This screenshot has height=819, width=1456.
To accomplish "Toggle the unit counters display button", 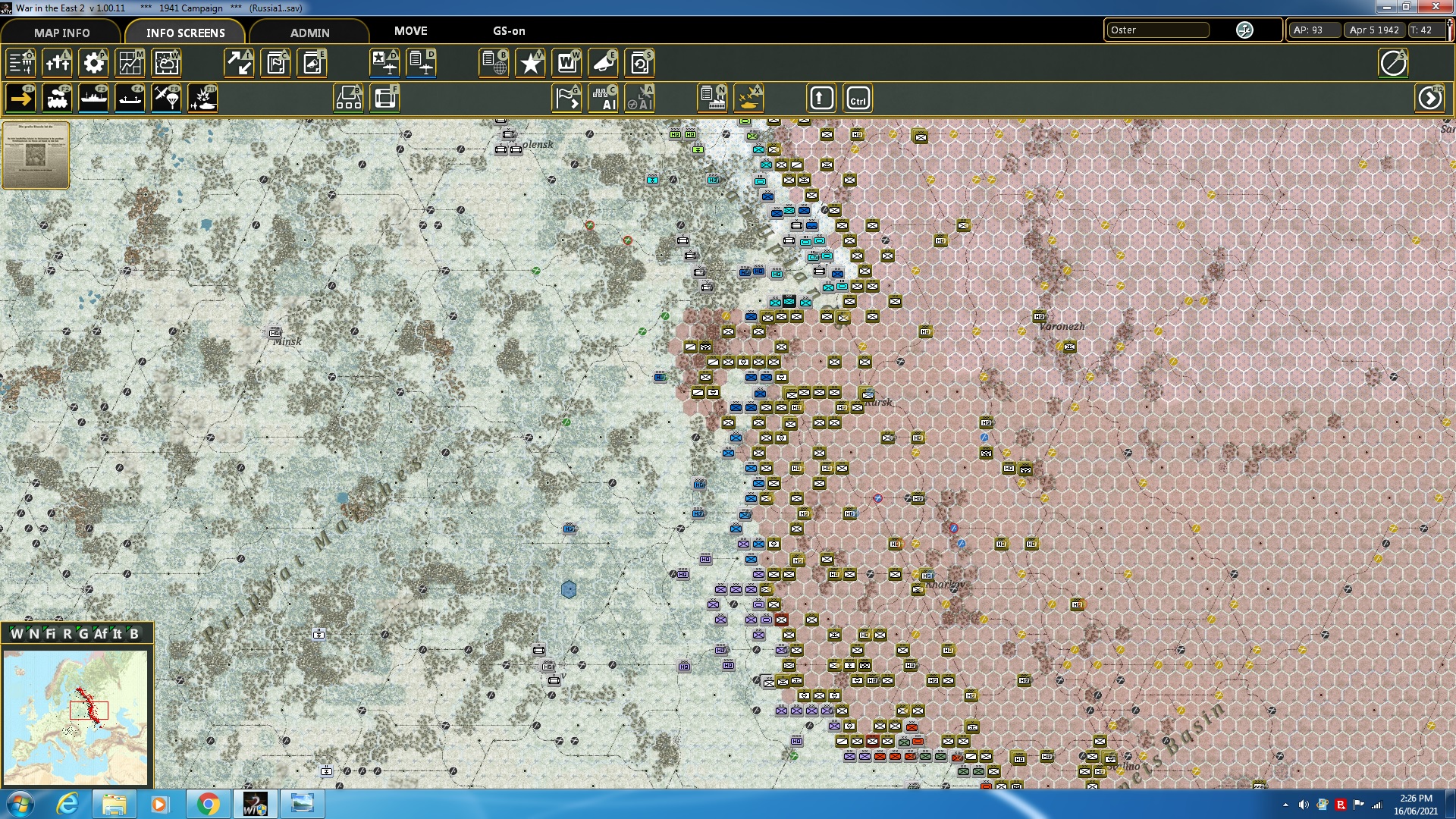I will (x=349, y=98).
